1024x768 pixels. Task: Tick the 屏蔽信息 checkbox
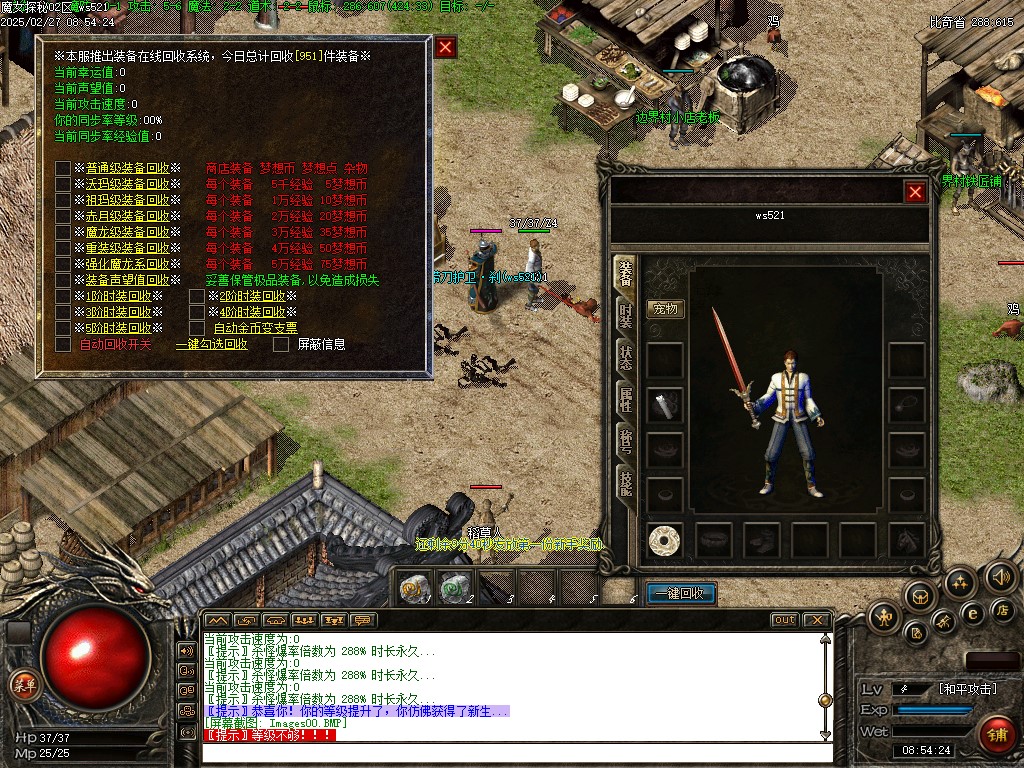(281, 344)
